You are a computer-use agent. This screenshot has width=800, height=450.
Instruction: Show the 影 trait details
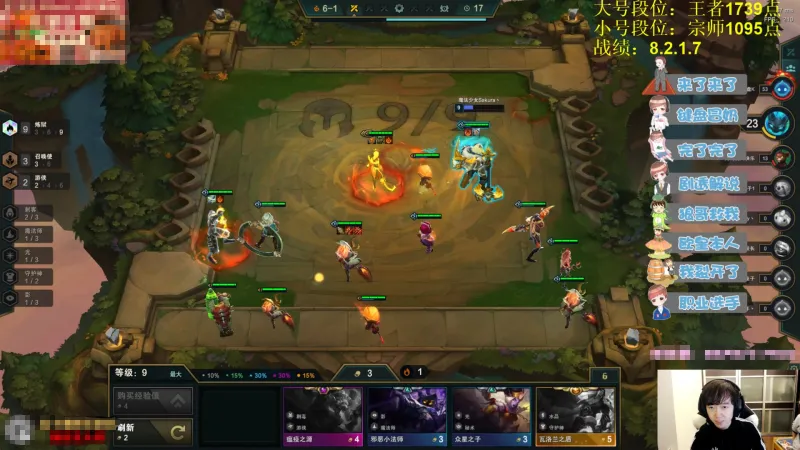(28, 296)
